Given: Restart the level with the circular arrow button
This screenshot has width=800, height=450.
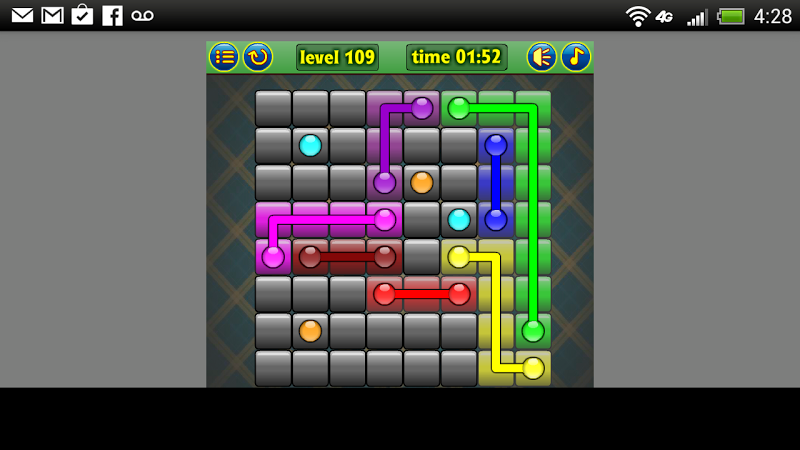Looking at the screenshot, I should [258, 57].
